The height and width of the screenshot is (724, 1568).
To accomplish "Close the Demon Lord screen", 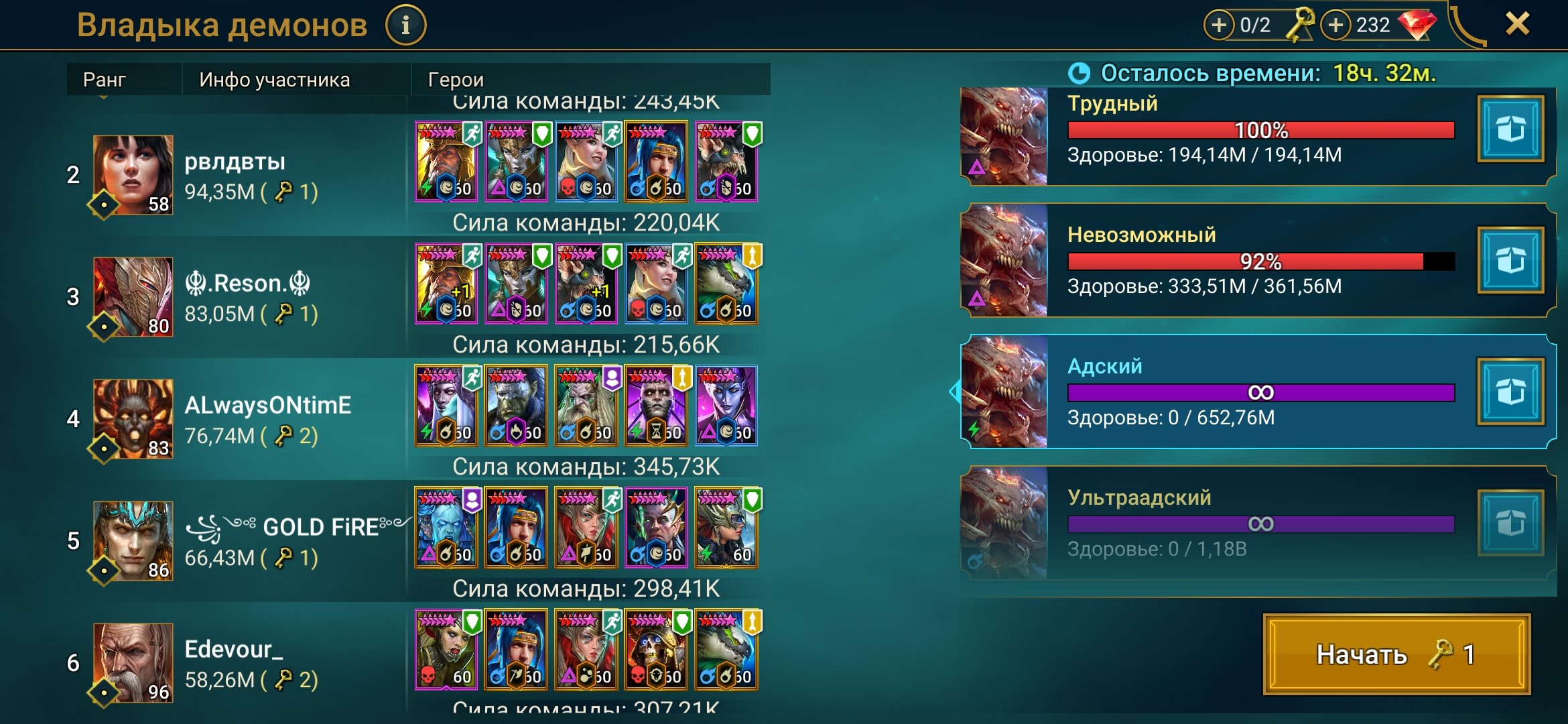I will 1517,24.
